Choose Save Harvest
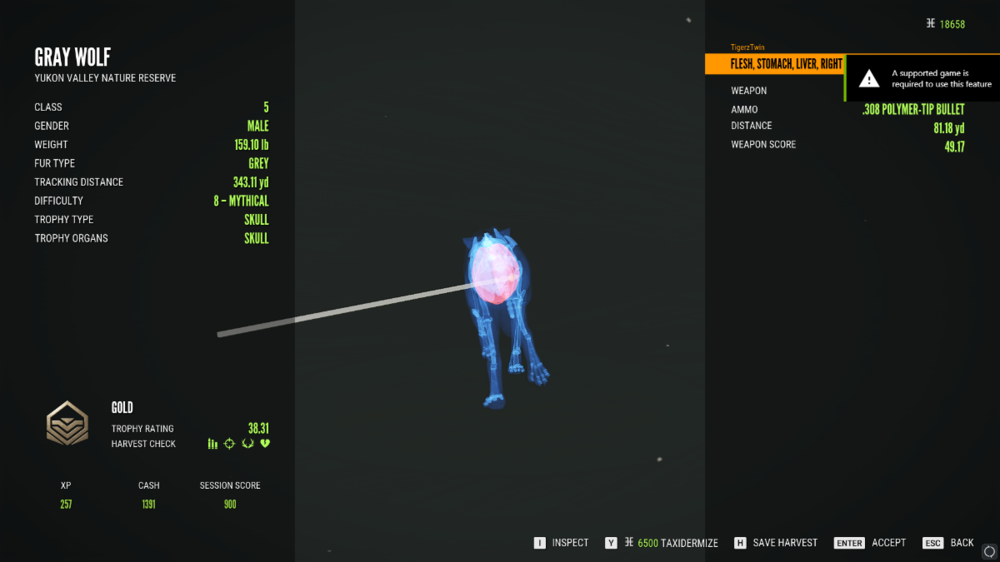 click(x=776, y=543)
